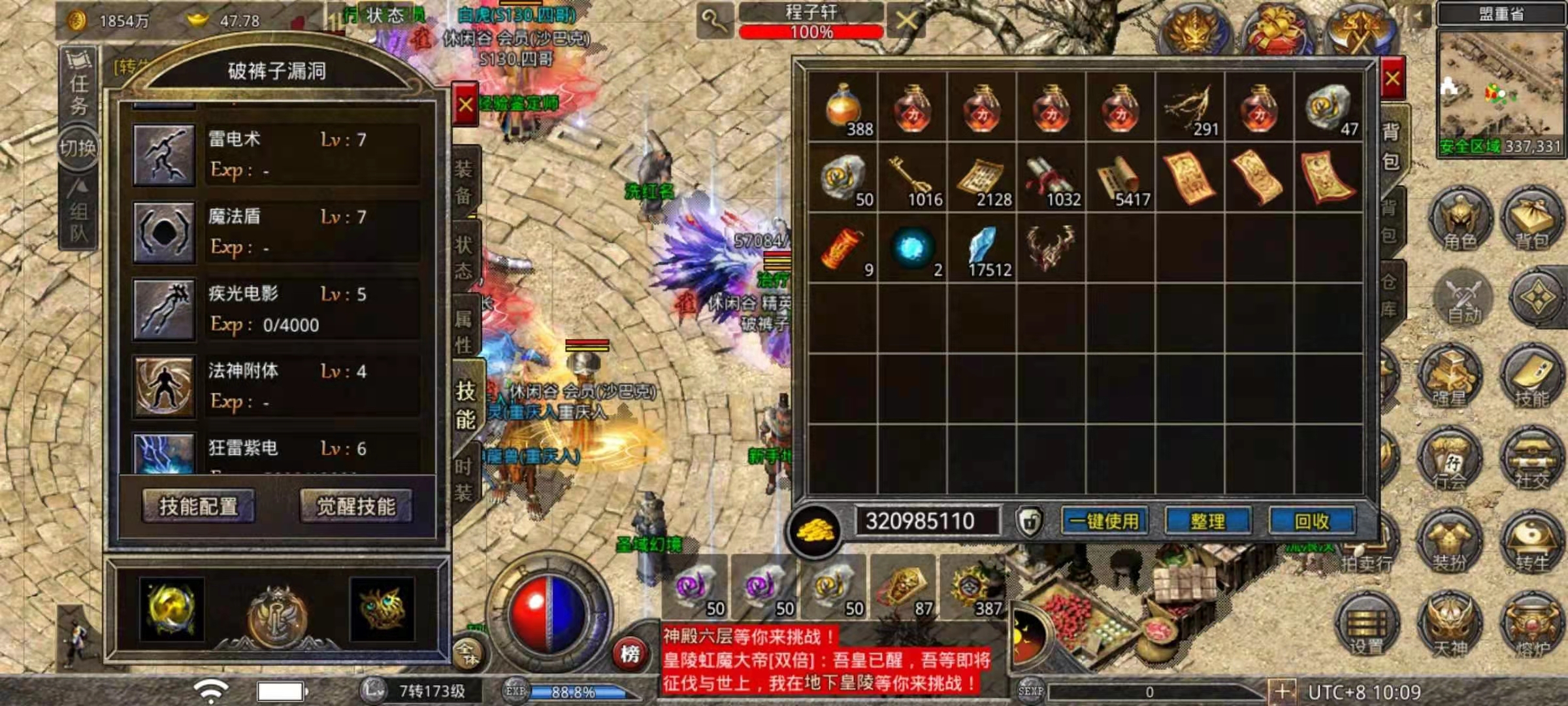Switch to the 装备 equipment tab
1568x706 pixels.
coord(464,182)
